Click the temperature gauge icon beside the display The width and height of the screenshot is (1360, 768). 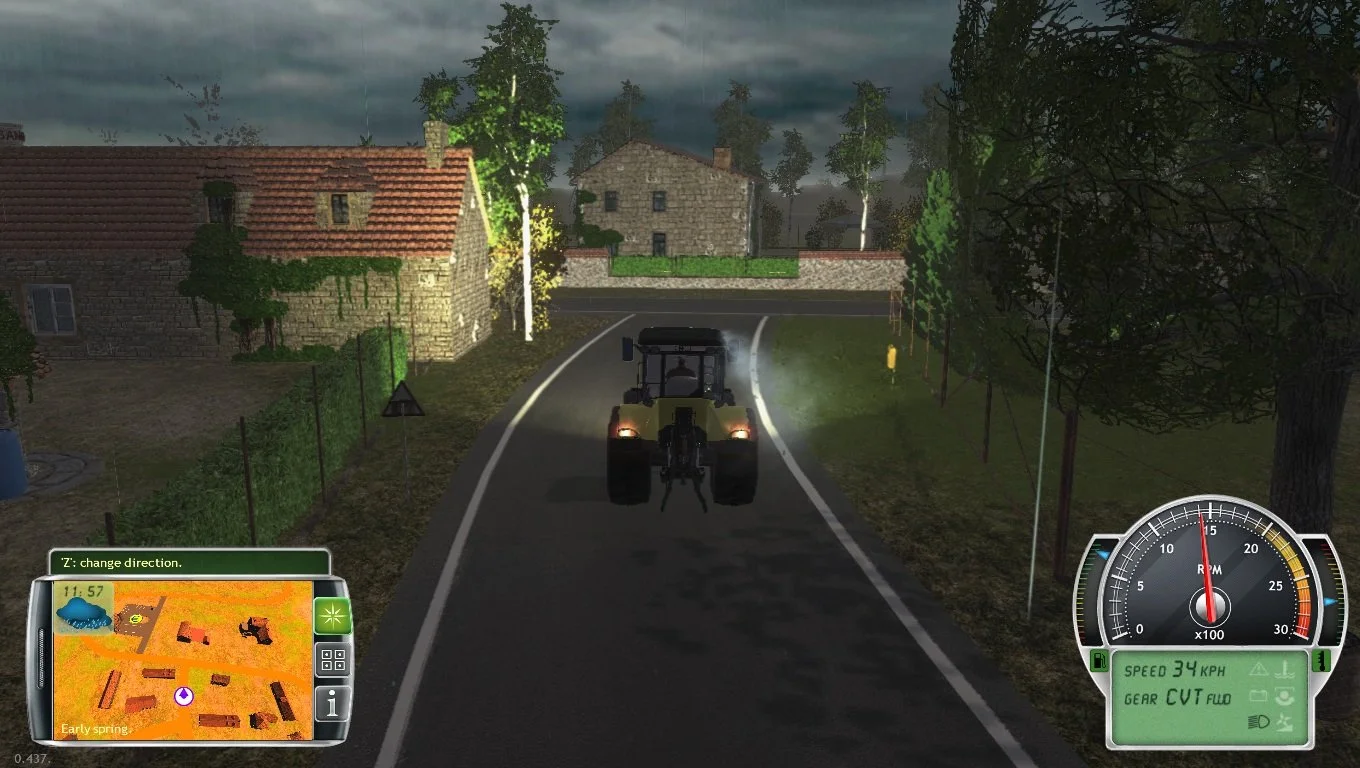point(1322,662)
